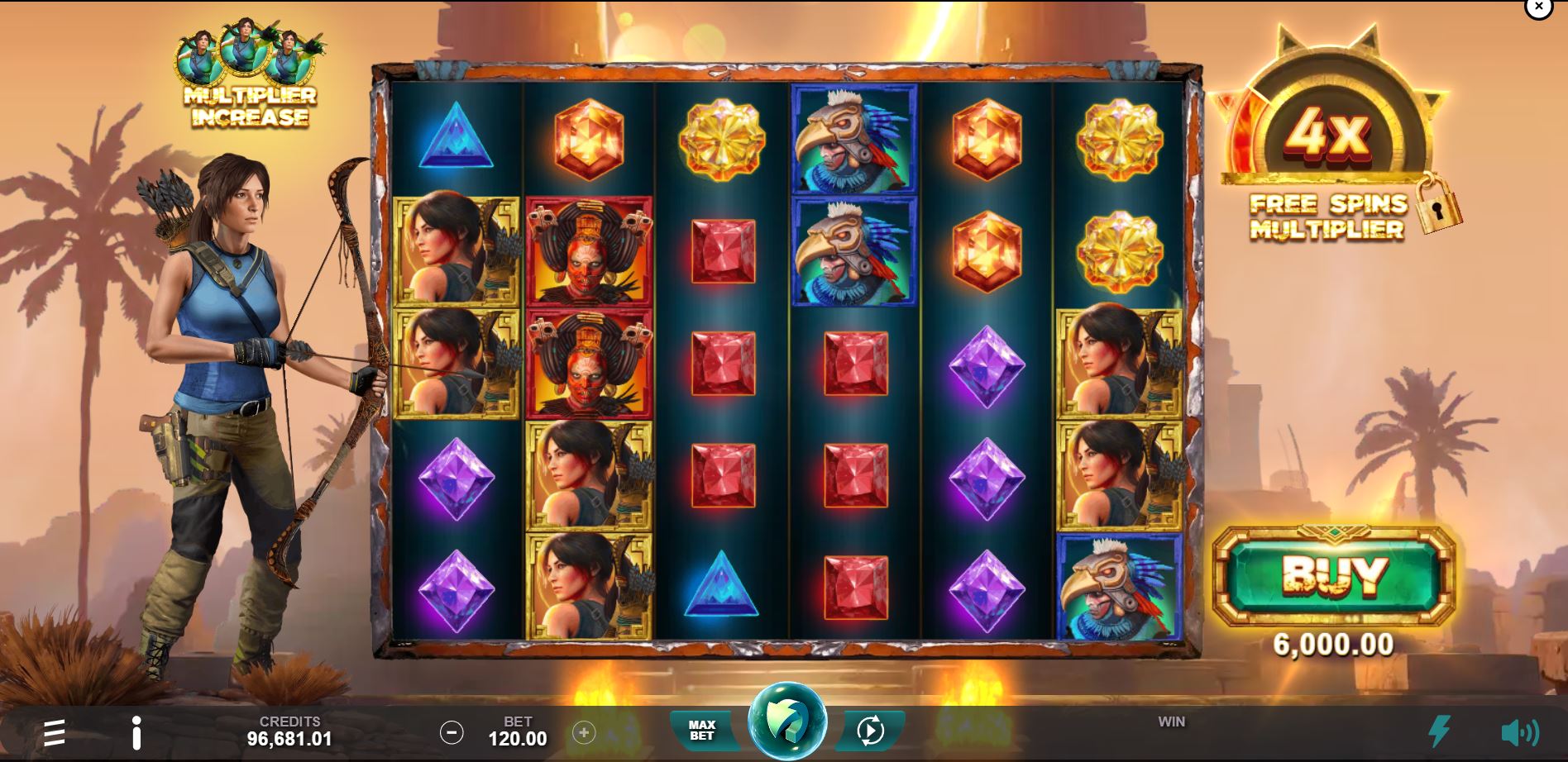Open the hamburger game menu
The image size is (1568, 762).
pyautogui.click(x=54, y=731)
